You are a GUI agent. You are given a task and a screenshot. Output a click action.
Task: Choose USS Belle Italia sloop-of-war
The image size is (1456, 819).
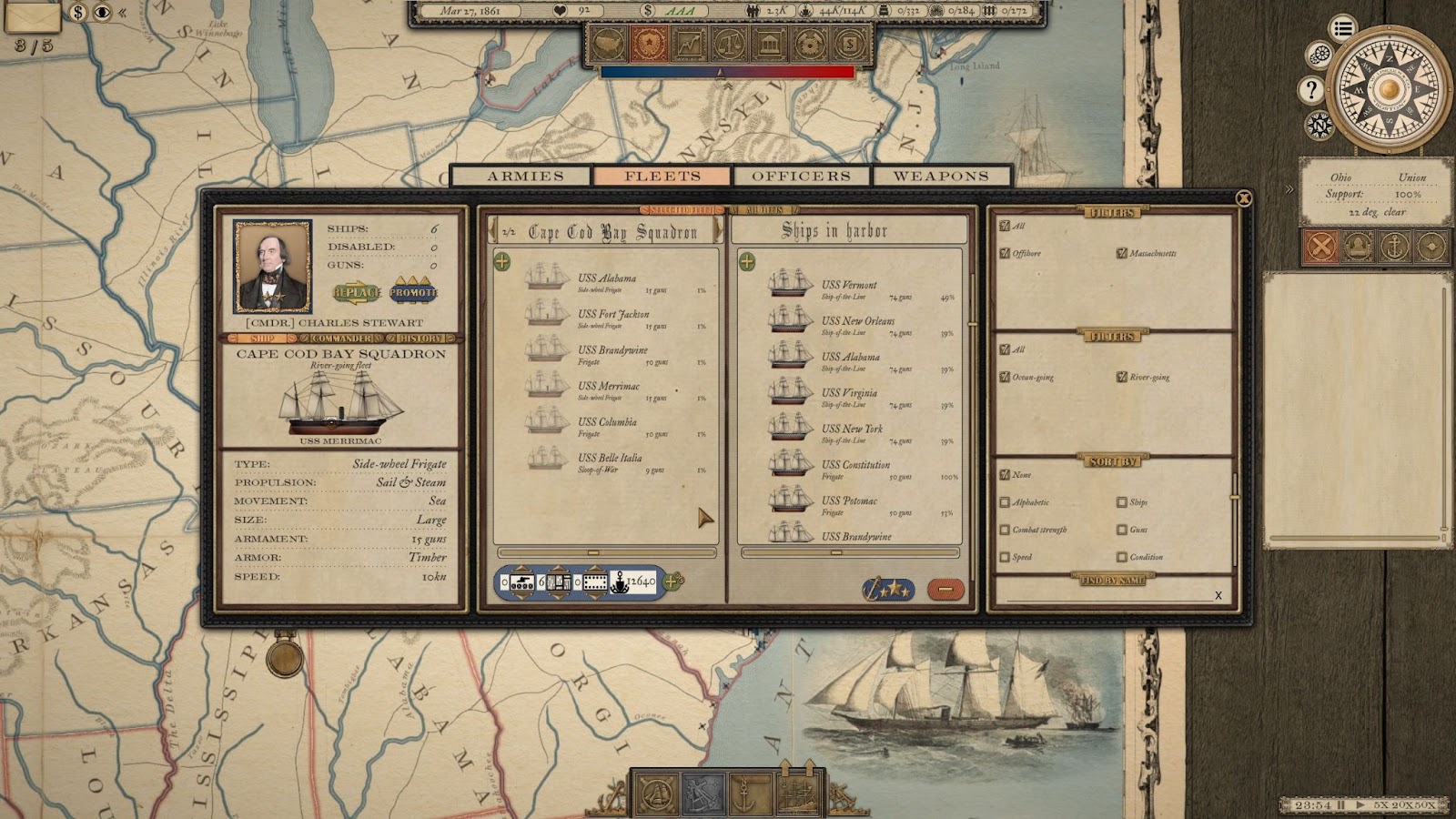(x=609, y=459)
